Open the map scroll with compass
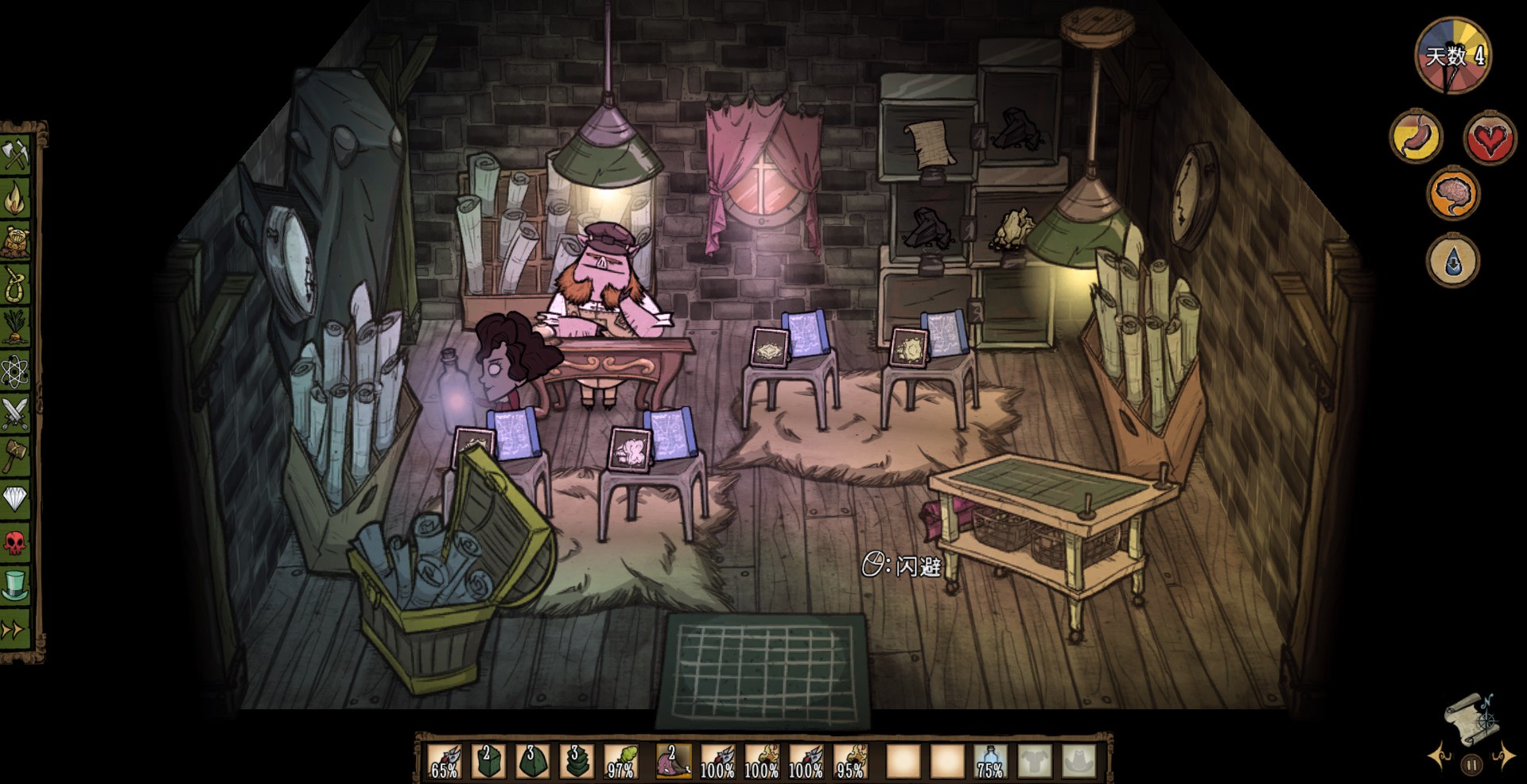 (x=1470, y=719)
